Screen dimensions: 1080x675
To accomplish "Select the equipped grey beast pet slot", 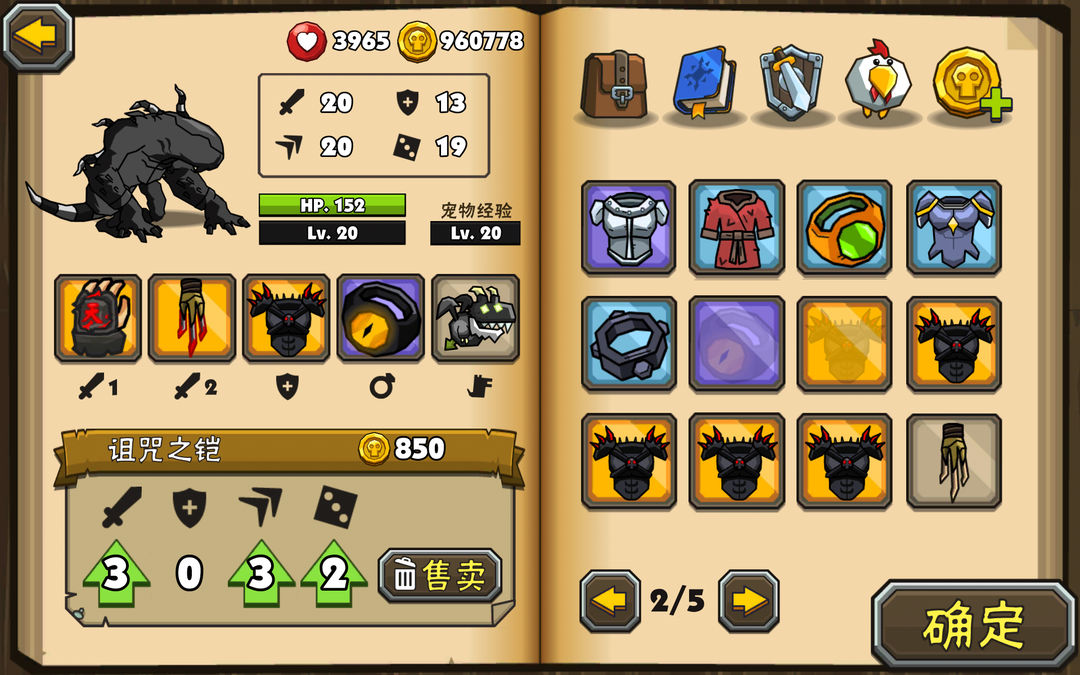I will pyautogui.click(x=475, y=318).
